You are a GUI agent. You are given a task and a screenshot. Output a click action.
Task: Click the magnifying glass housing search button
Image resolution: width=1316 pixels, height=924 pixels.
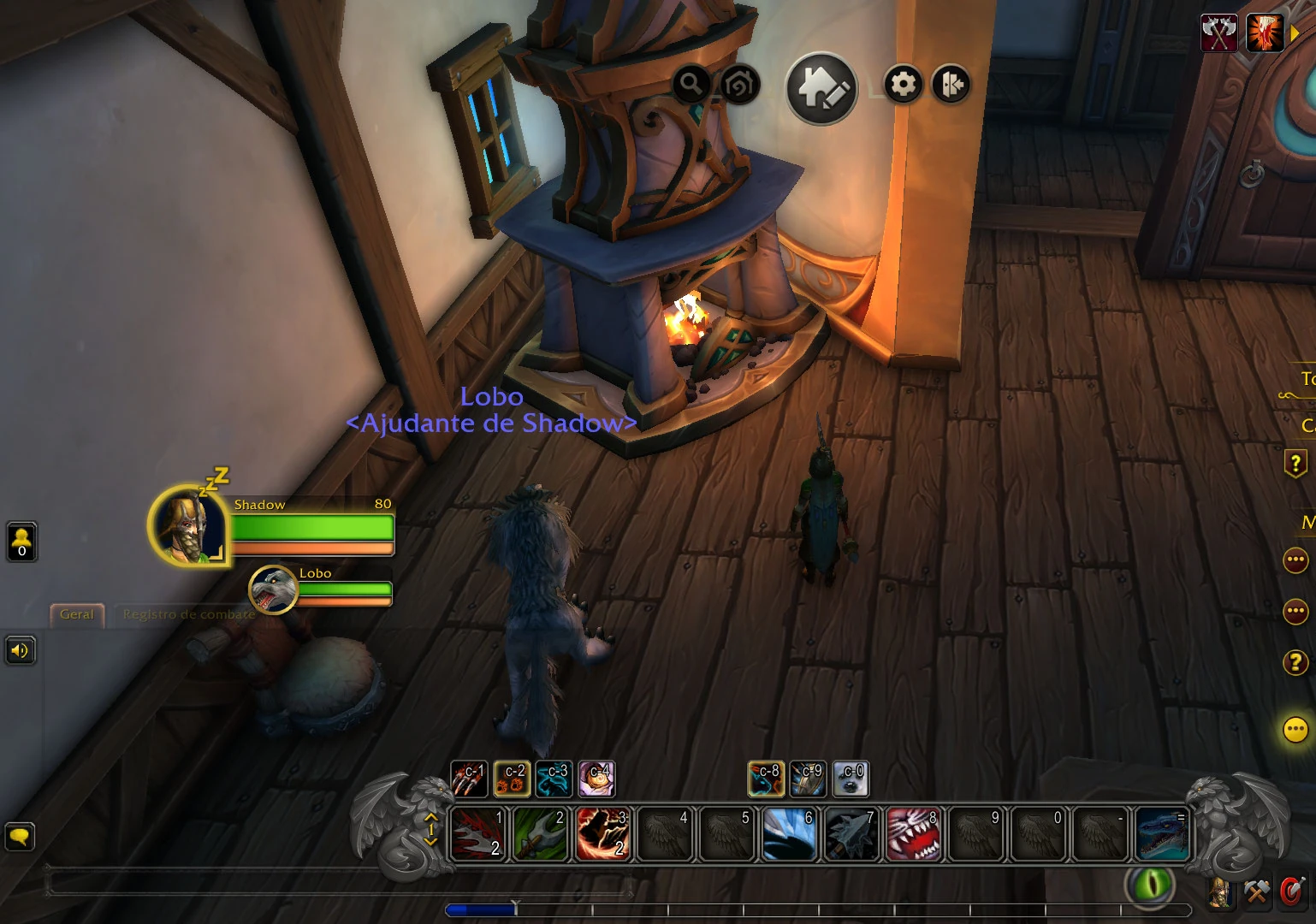(691, 84)
